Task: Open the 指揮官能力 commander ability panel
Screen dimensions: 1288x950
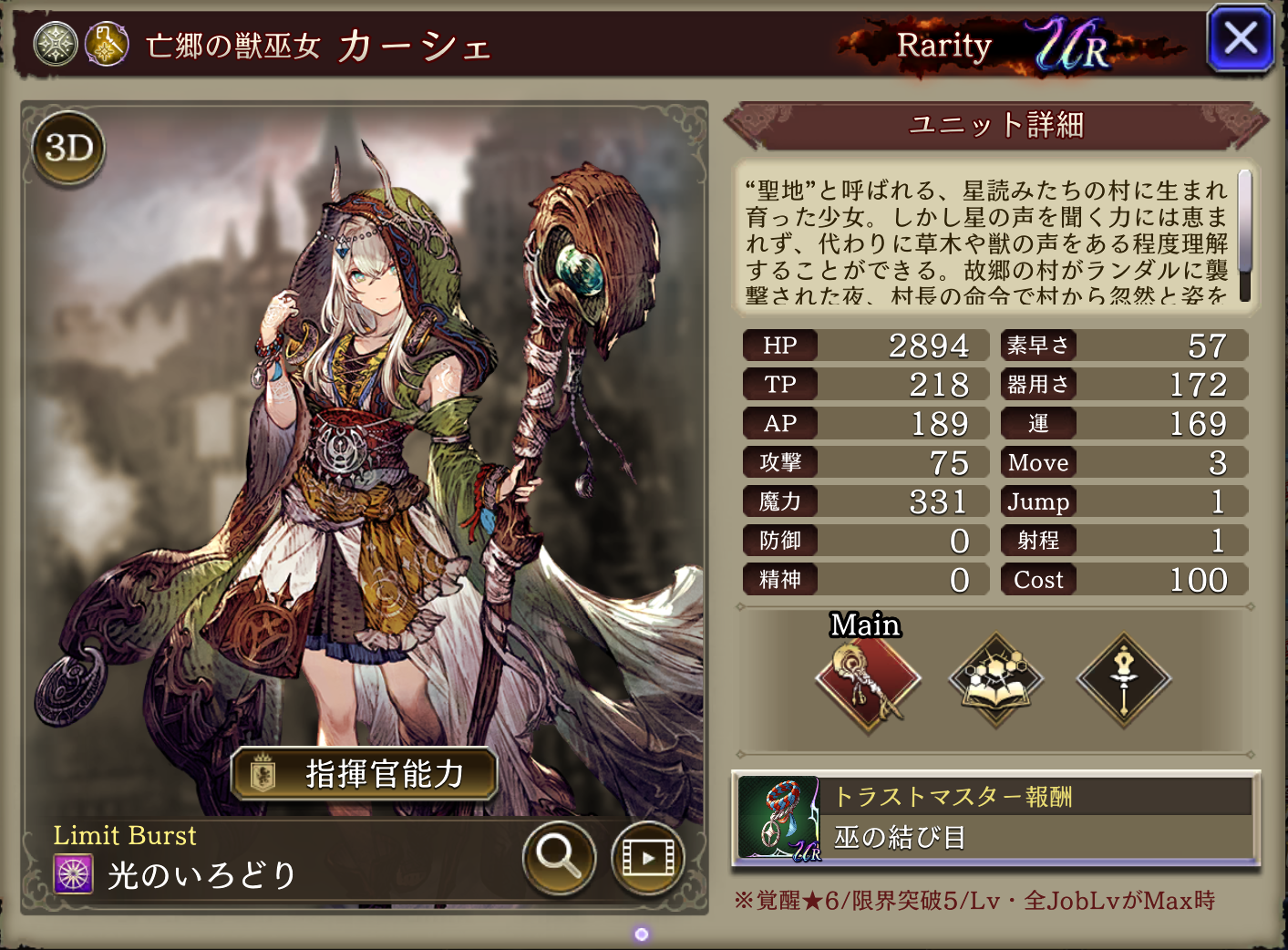Action: pos(365,774)
